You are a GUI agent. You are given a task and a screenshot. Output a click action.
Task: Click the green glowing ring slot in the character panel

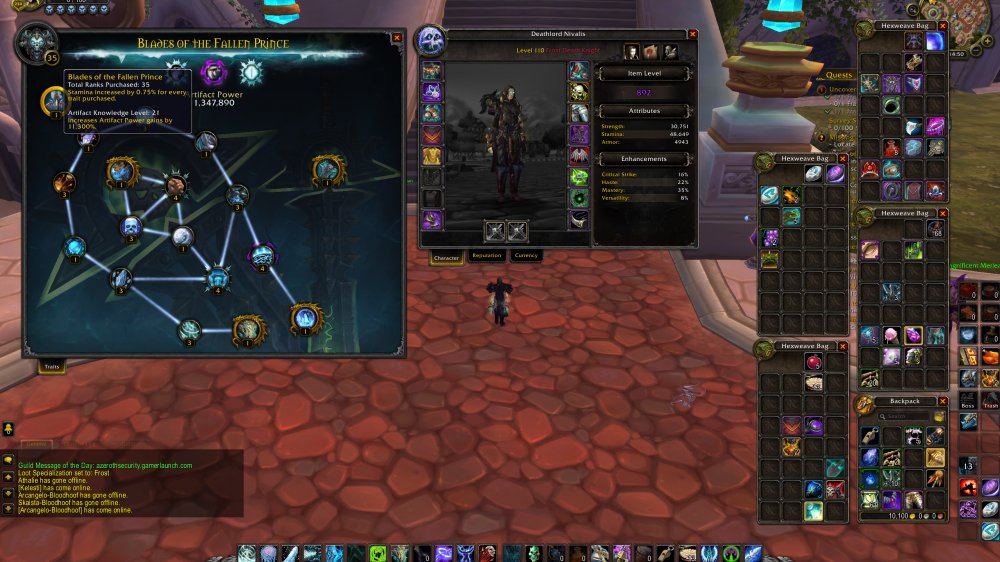point(579,176)
